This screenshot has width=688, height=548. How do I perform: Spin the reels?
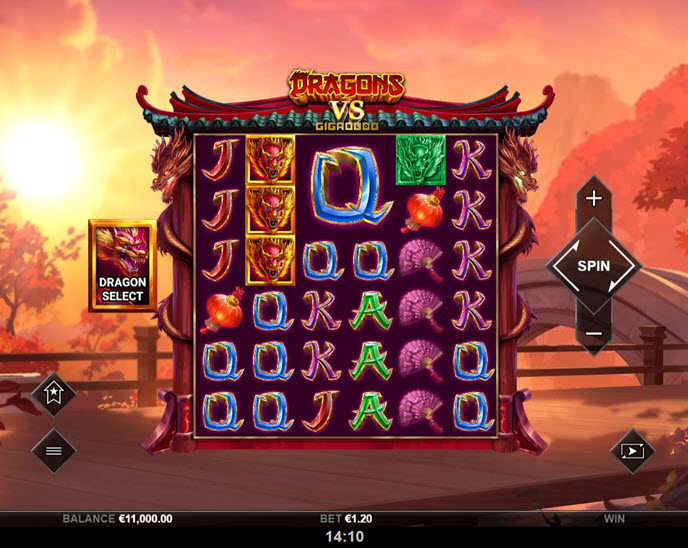[x=593, y=266]
